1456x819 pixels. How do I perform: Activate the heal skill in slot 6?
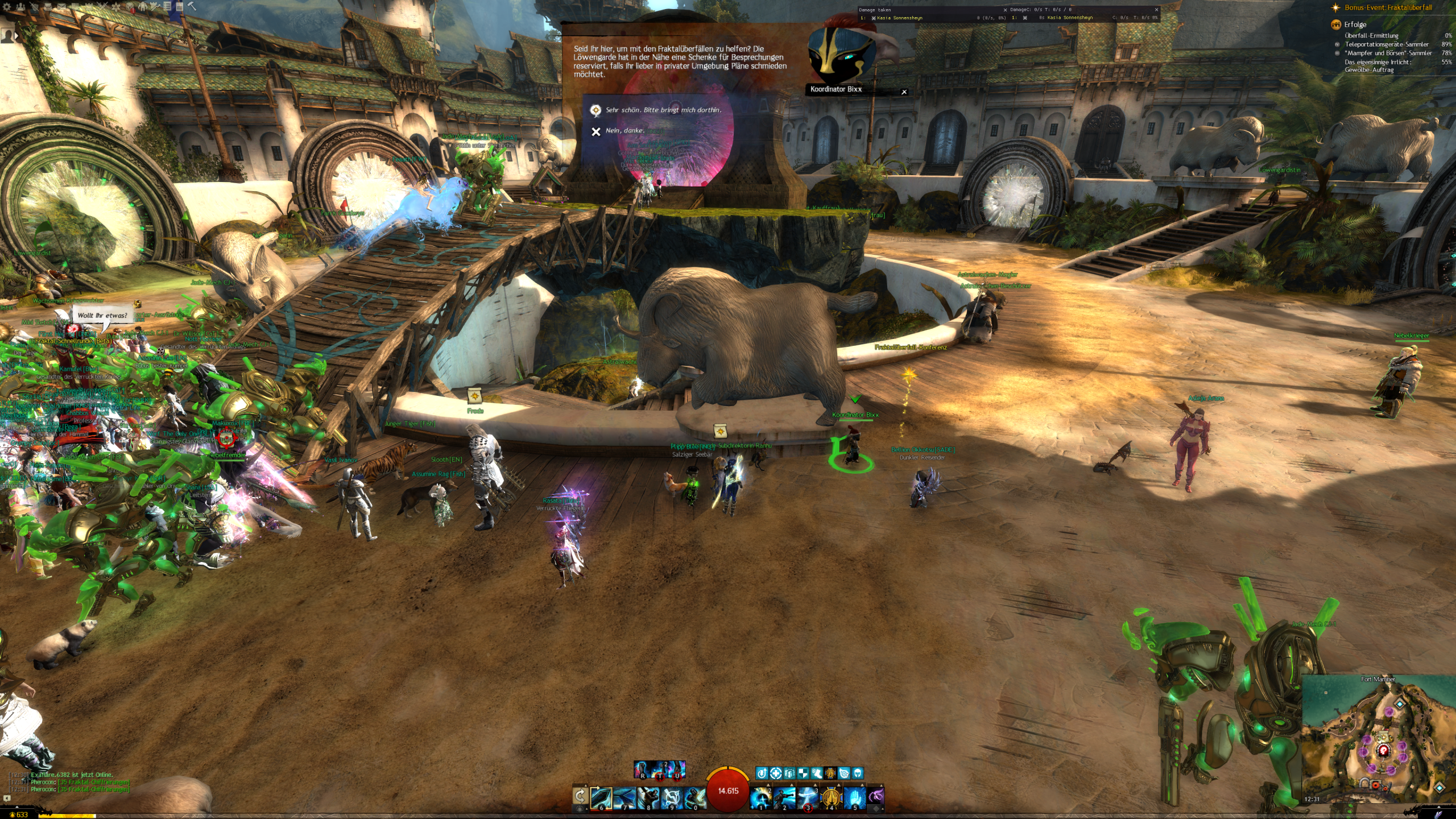601,798
